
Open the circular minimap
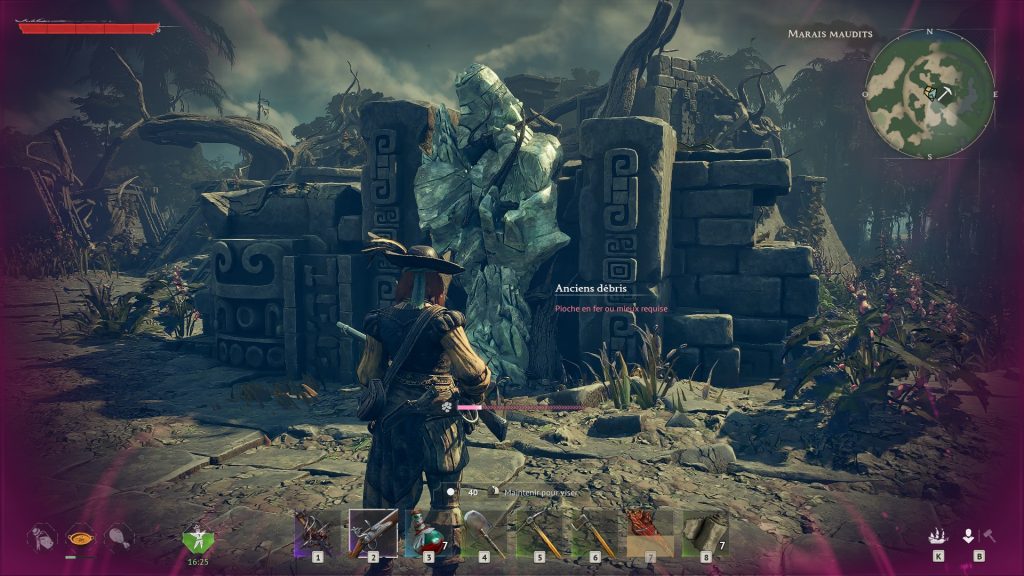point(929,94)
